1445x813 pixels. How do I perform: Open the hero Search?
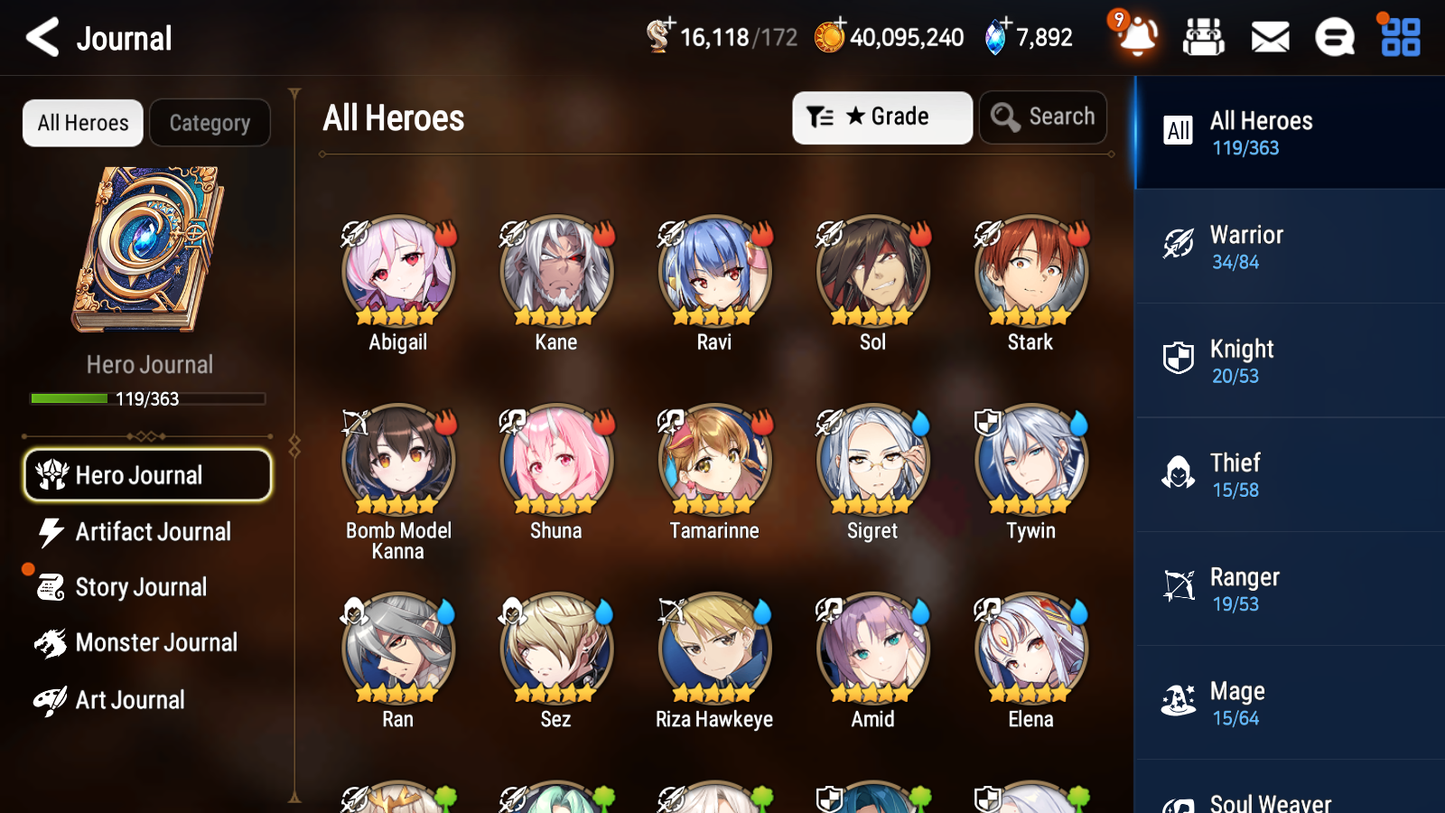[x=1043, y=117]
